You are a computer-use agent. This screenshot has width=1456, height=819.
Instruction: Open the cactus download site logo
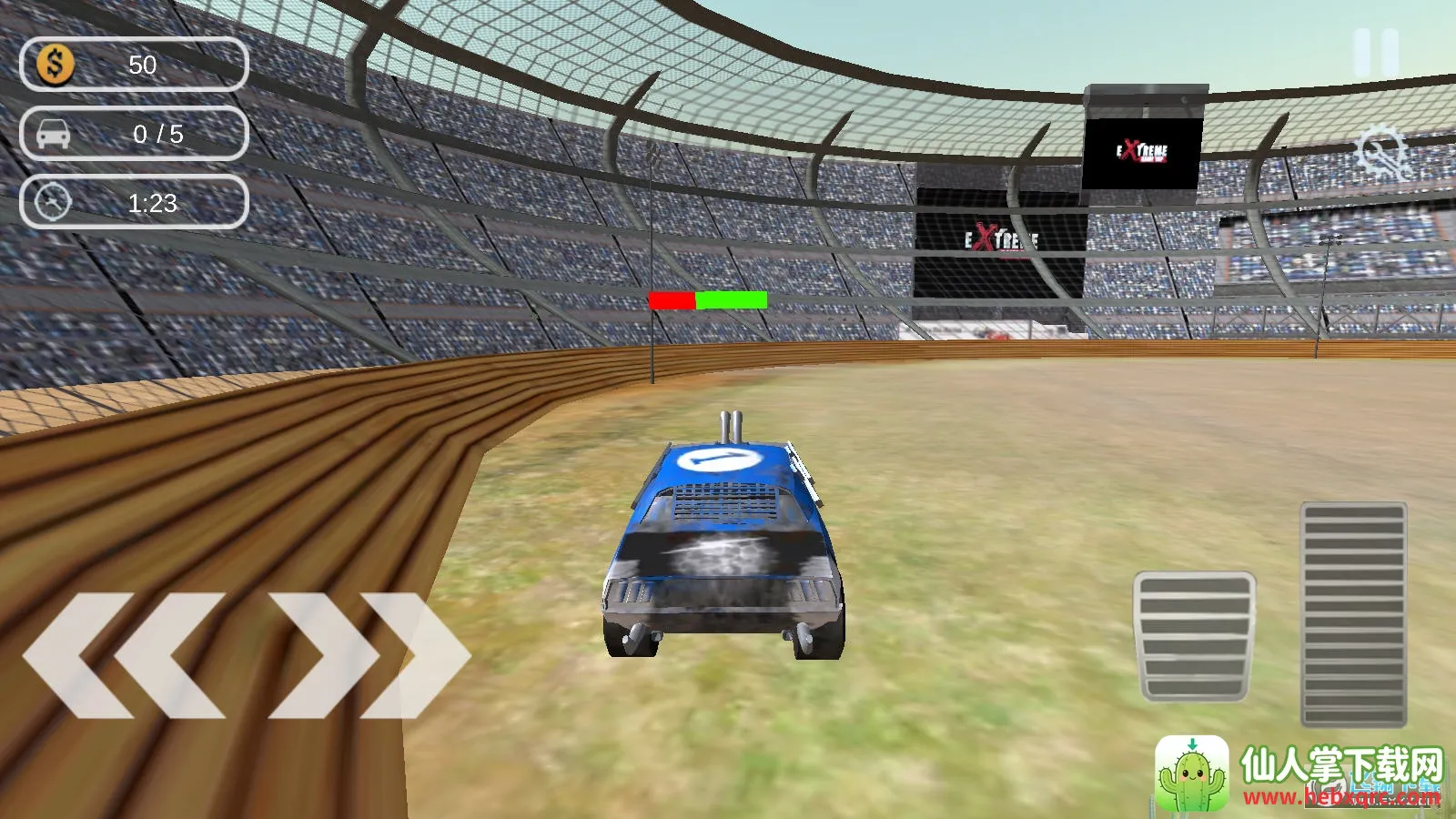1192,773
